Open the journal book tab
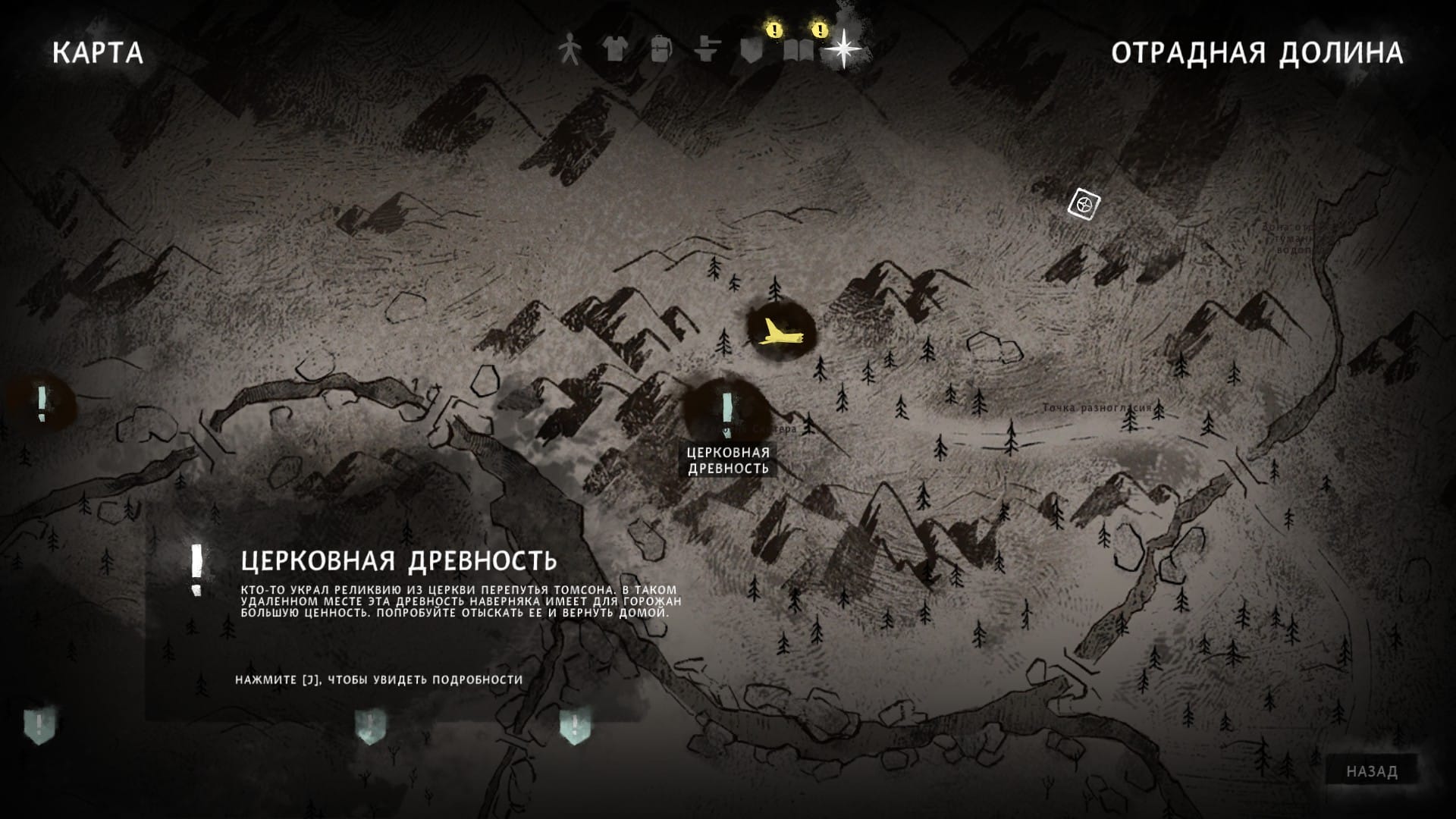Screen dimensions: 1456x819 point(799,50)
